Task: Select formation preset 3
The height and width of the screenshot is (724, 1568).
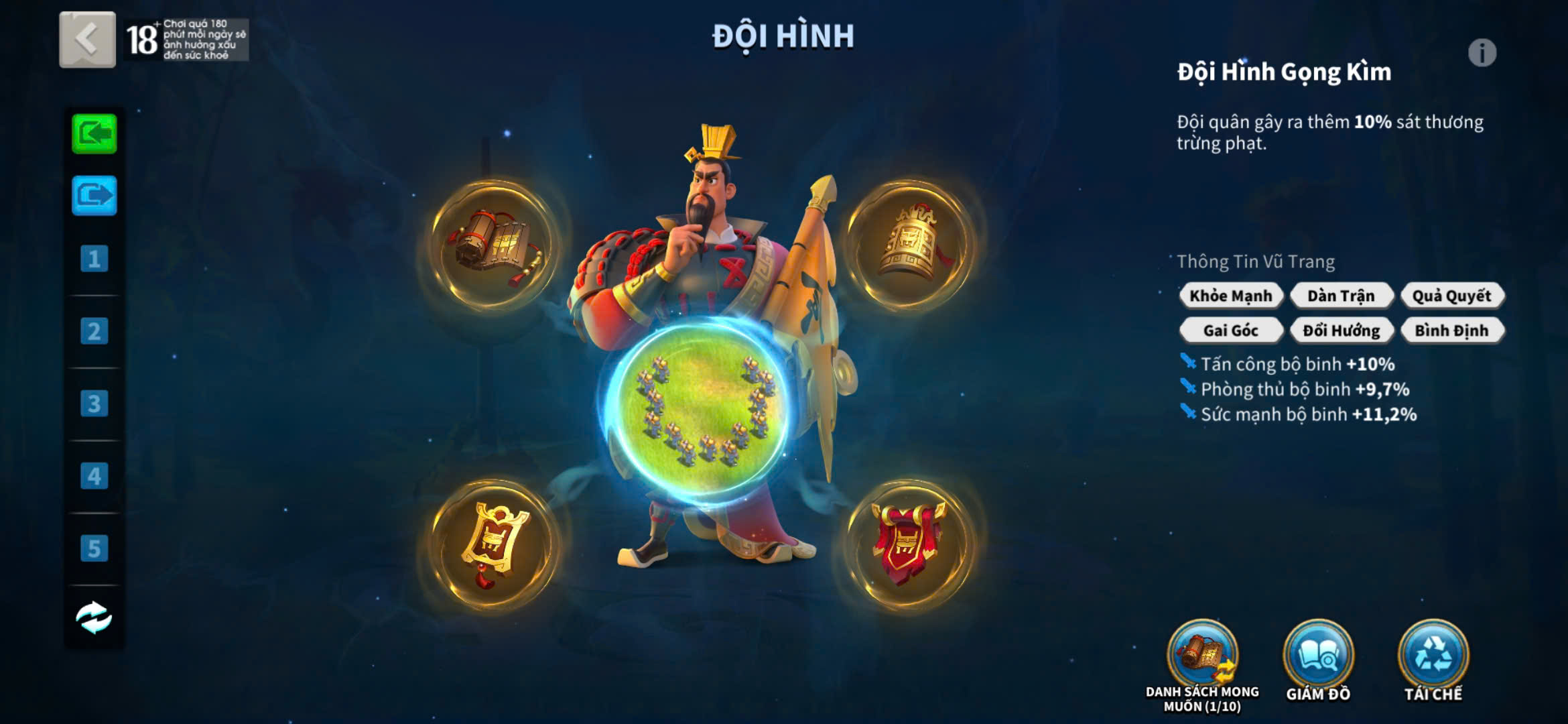Action: (x=94, y=404)
